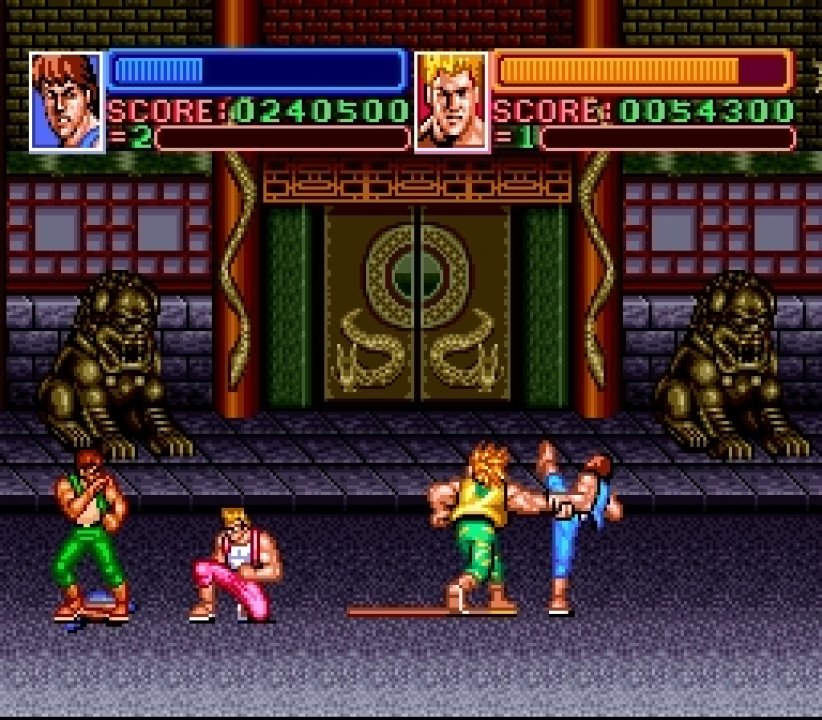The height and width of the screenshot is (720, 822).
Task: Click the brown-haired player one portrait
Action: 67,101
